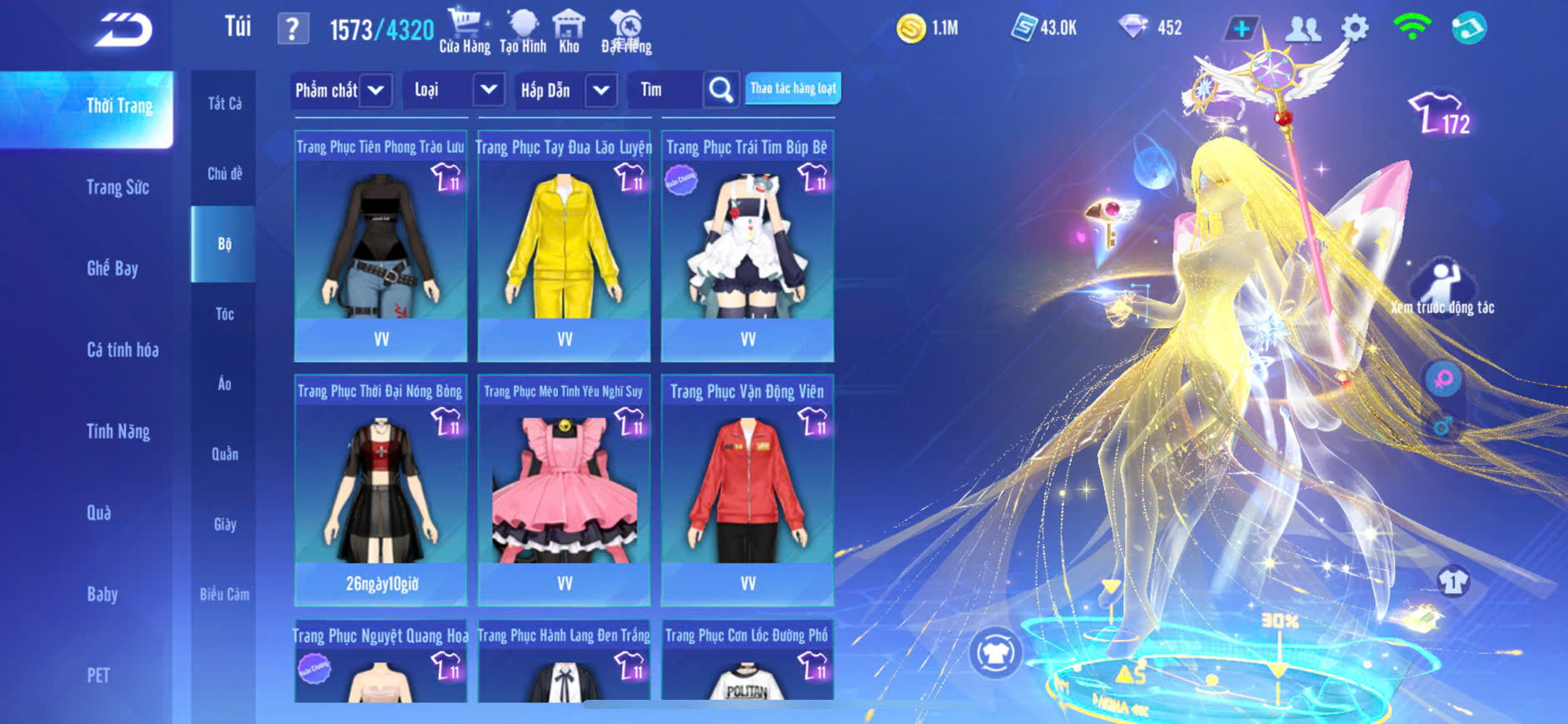1568x724 pixels.
Task: Switch to the Trang Sức category
Action: [x=117, y=187]
